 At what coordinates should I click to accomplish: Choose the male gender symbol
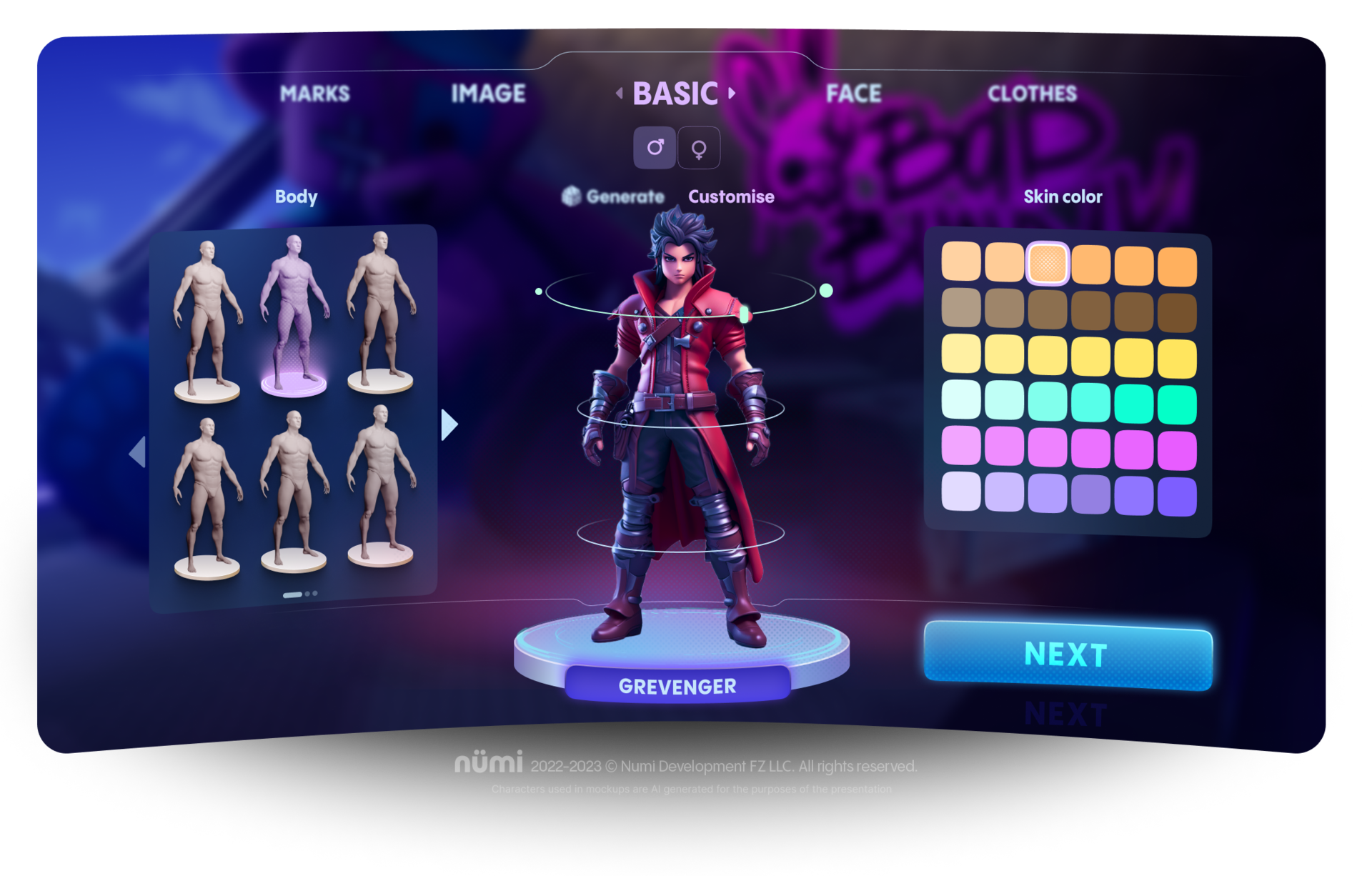tap(655, 148)
